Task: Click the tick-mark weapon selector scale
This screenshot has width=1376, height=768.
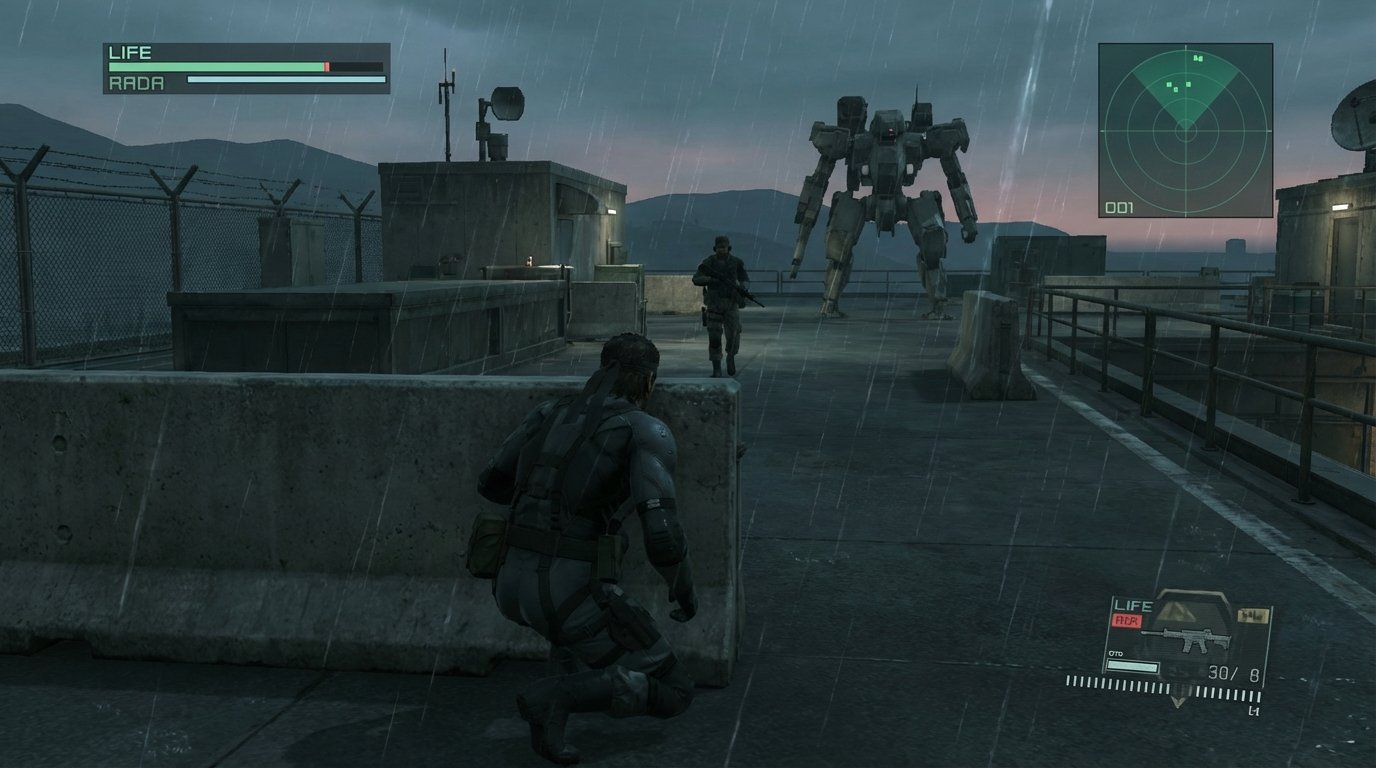Action: click(1180, 690)
